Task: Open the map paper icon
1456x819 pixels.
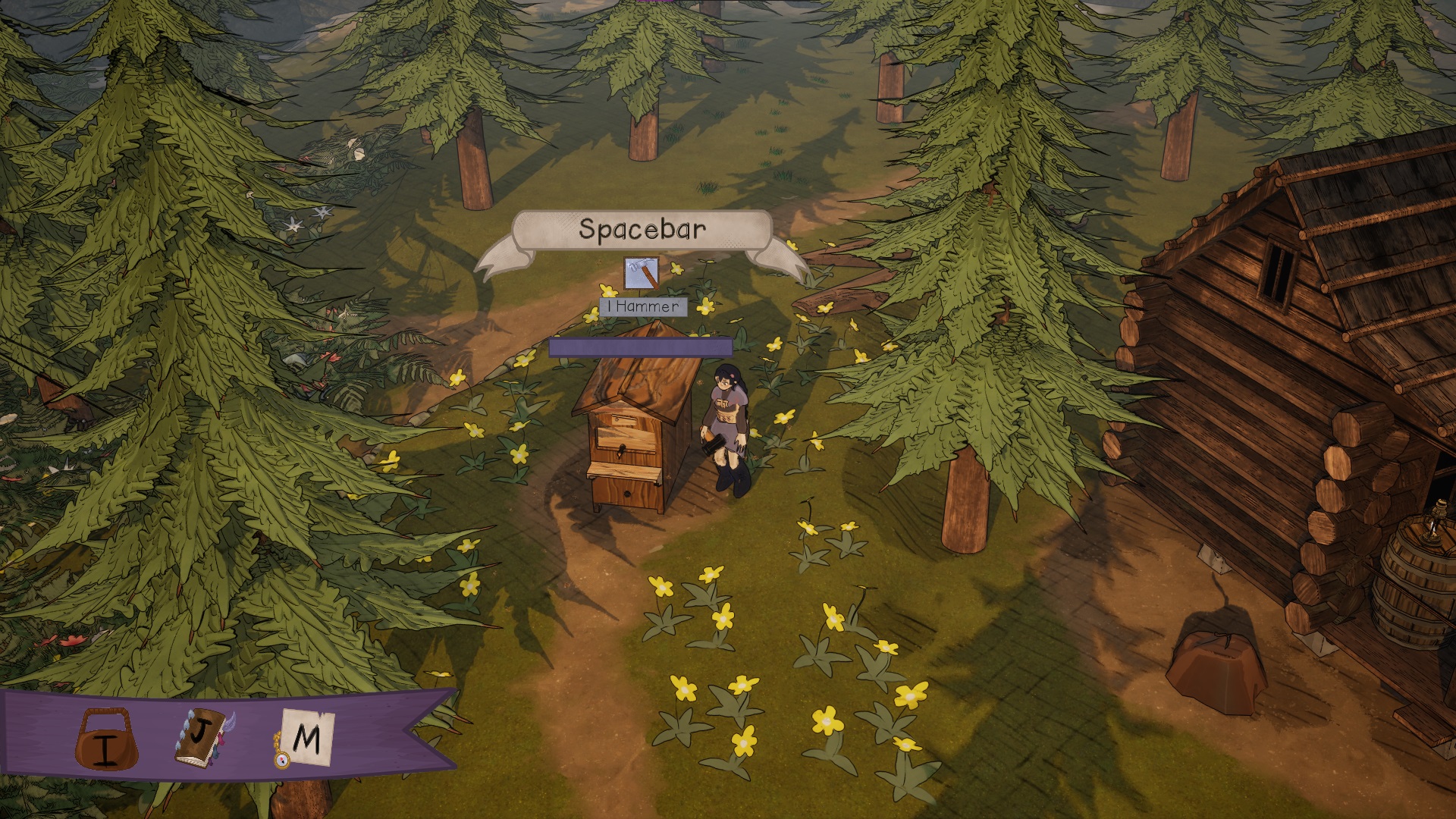Action: 305,737
